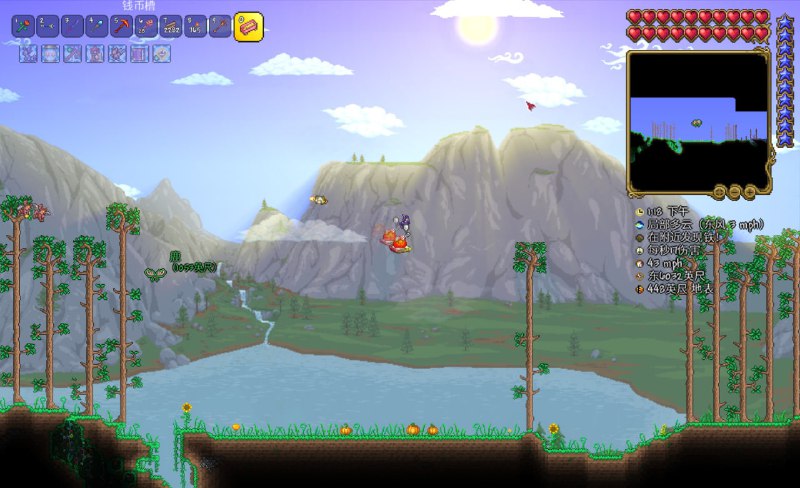Choose the red tool in hotbar slot 9

[x=219, y=27]
